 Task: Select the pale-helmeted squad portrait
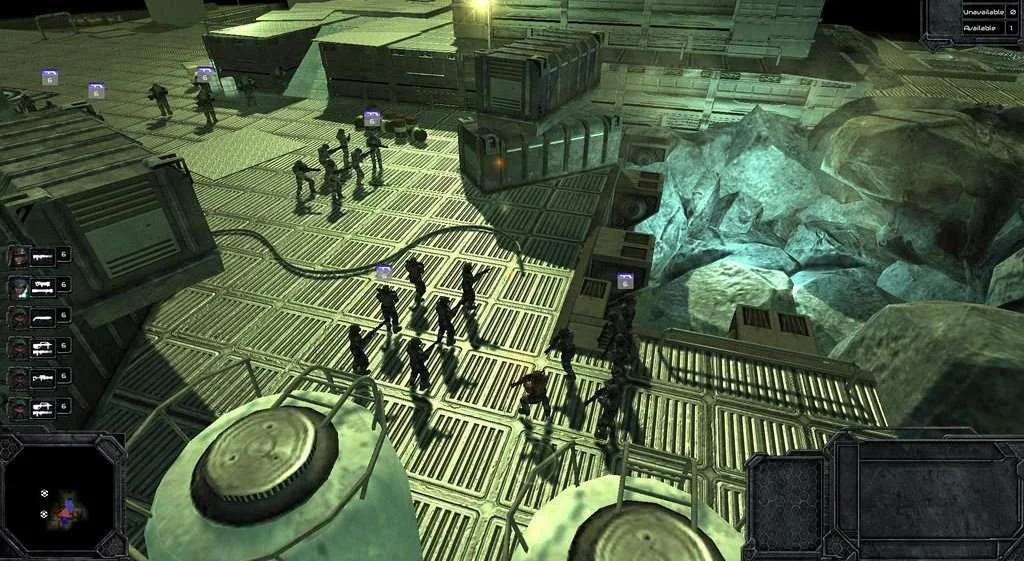coord(18,287)
